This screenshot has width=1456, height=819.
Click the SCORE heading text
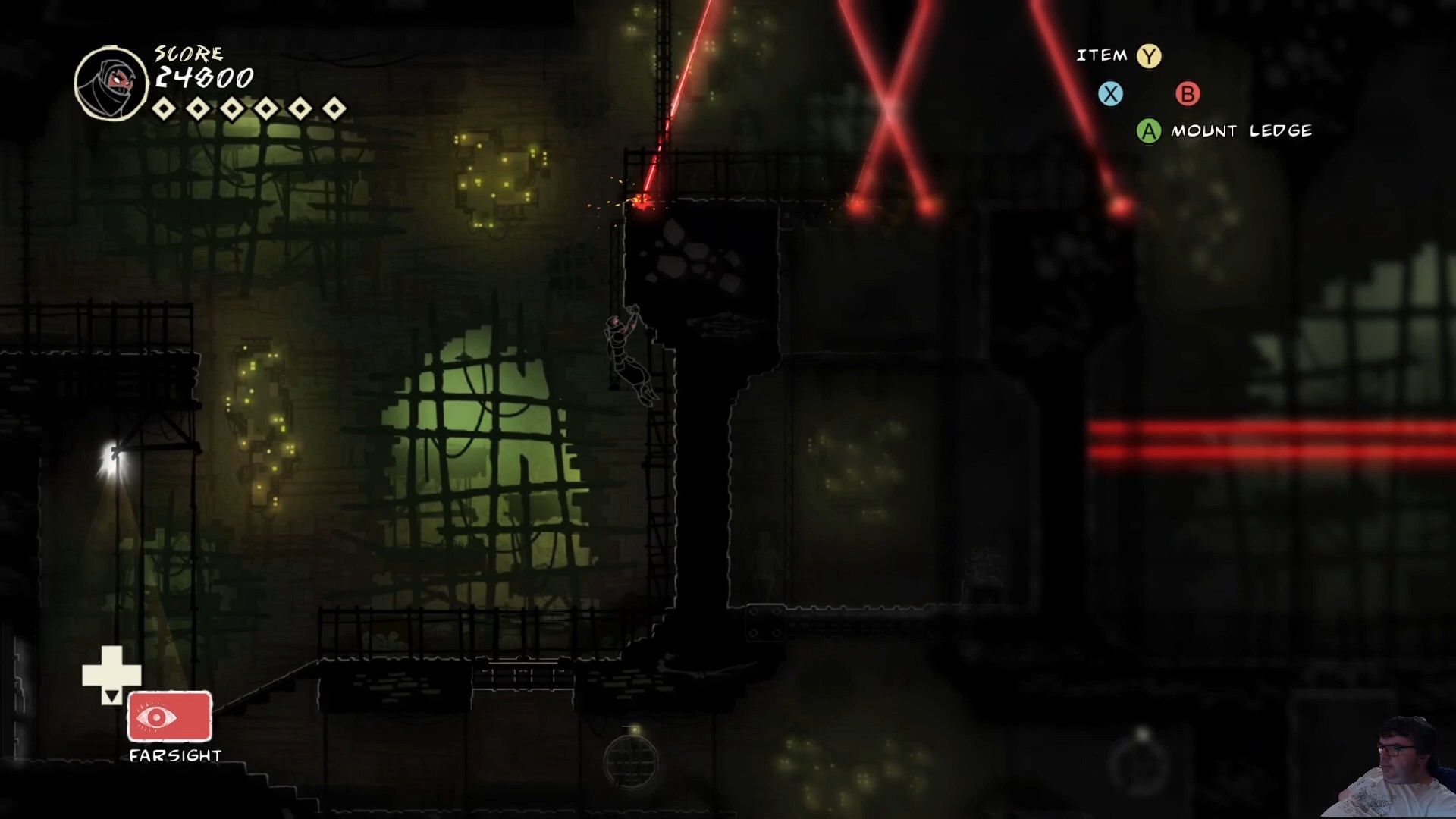188,53
